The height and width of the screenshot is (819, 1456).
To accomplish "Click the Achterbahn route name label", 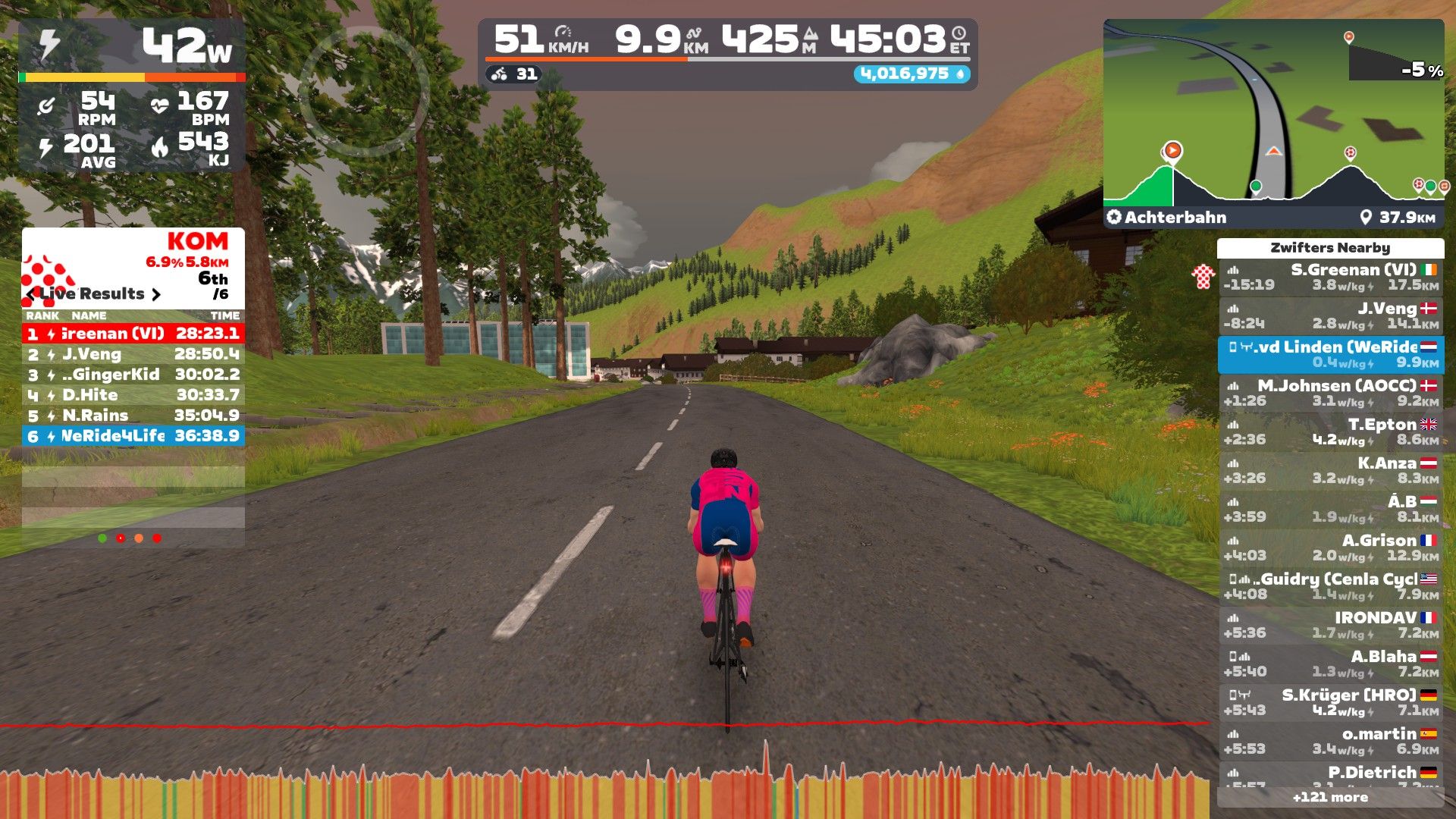I will (x=1175, y=218).
